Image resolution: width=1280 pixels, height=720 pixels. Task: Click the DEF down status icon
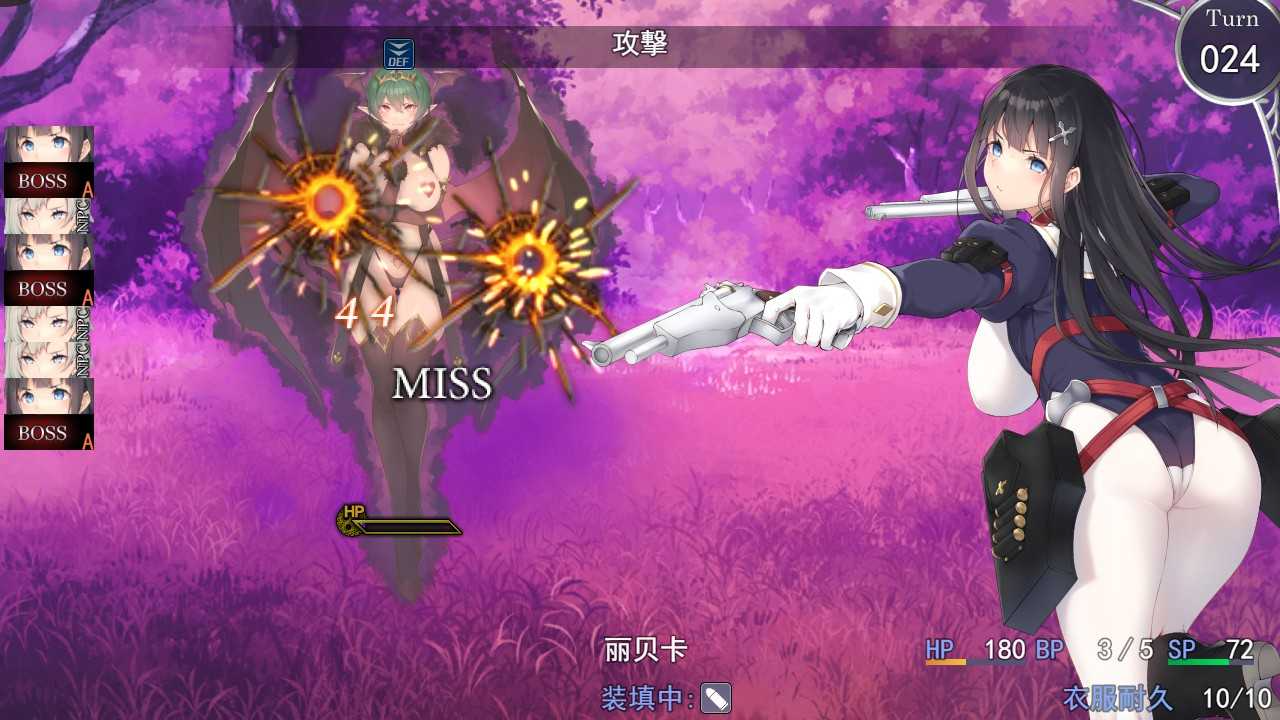coord(399,54)
